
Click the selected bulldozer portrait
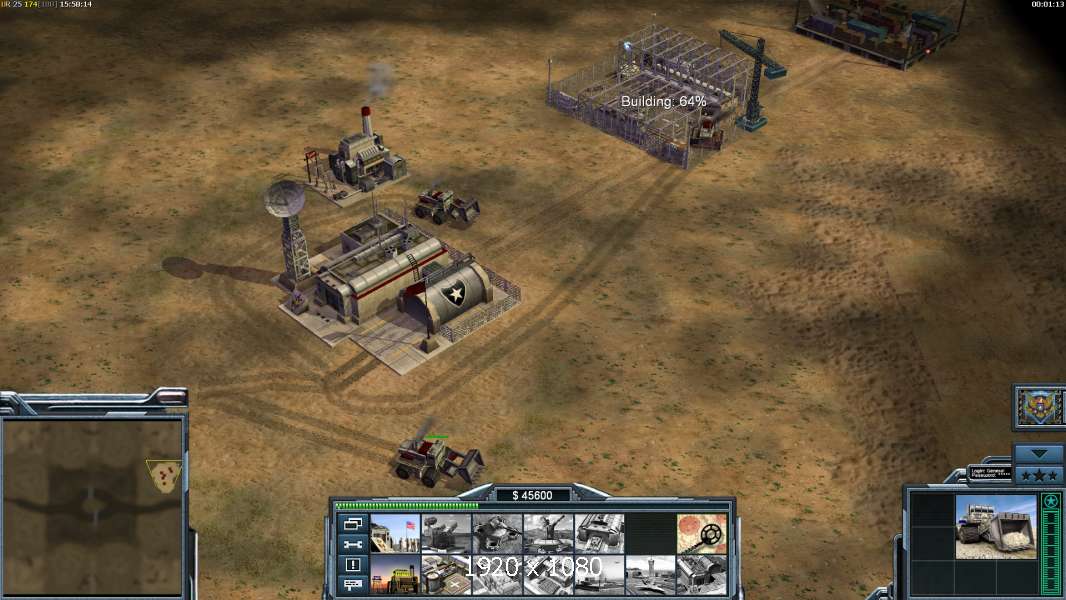coord(995,526)
